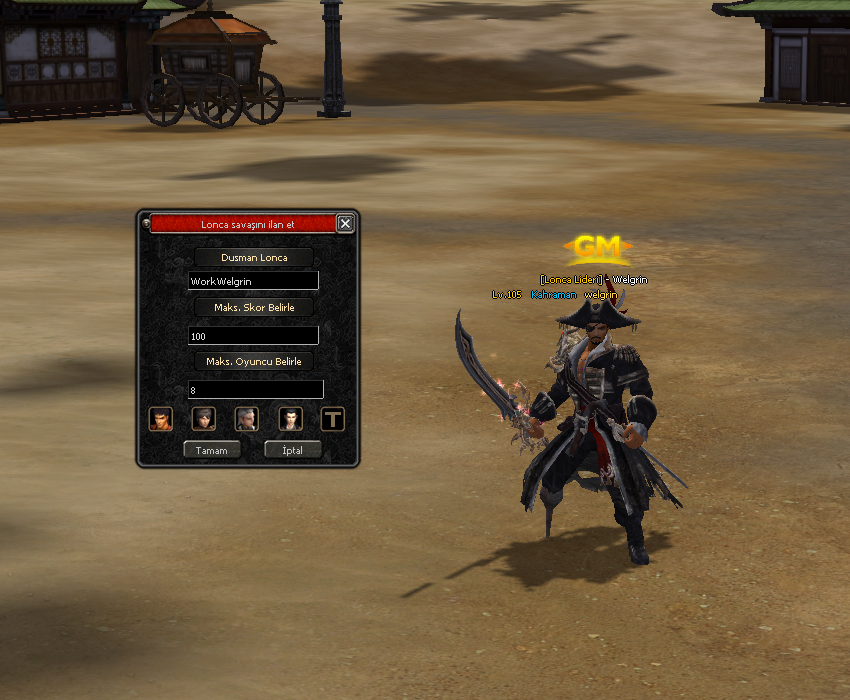This screenshot has height=700, width=850.
Task: Pick the brown-haired character portrait
Action: (204, 418)
